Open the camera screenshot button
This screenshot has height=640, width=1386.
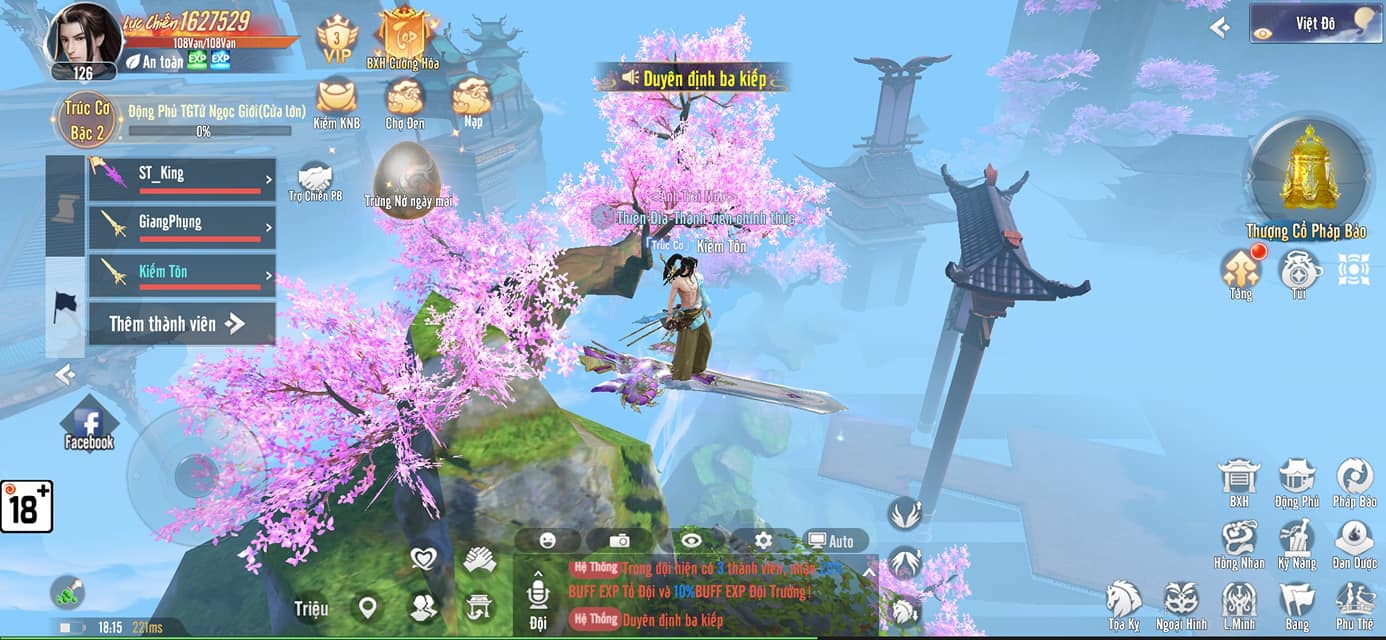[619, 541]
